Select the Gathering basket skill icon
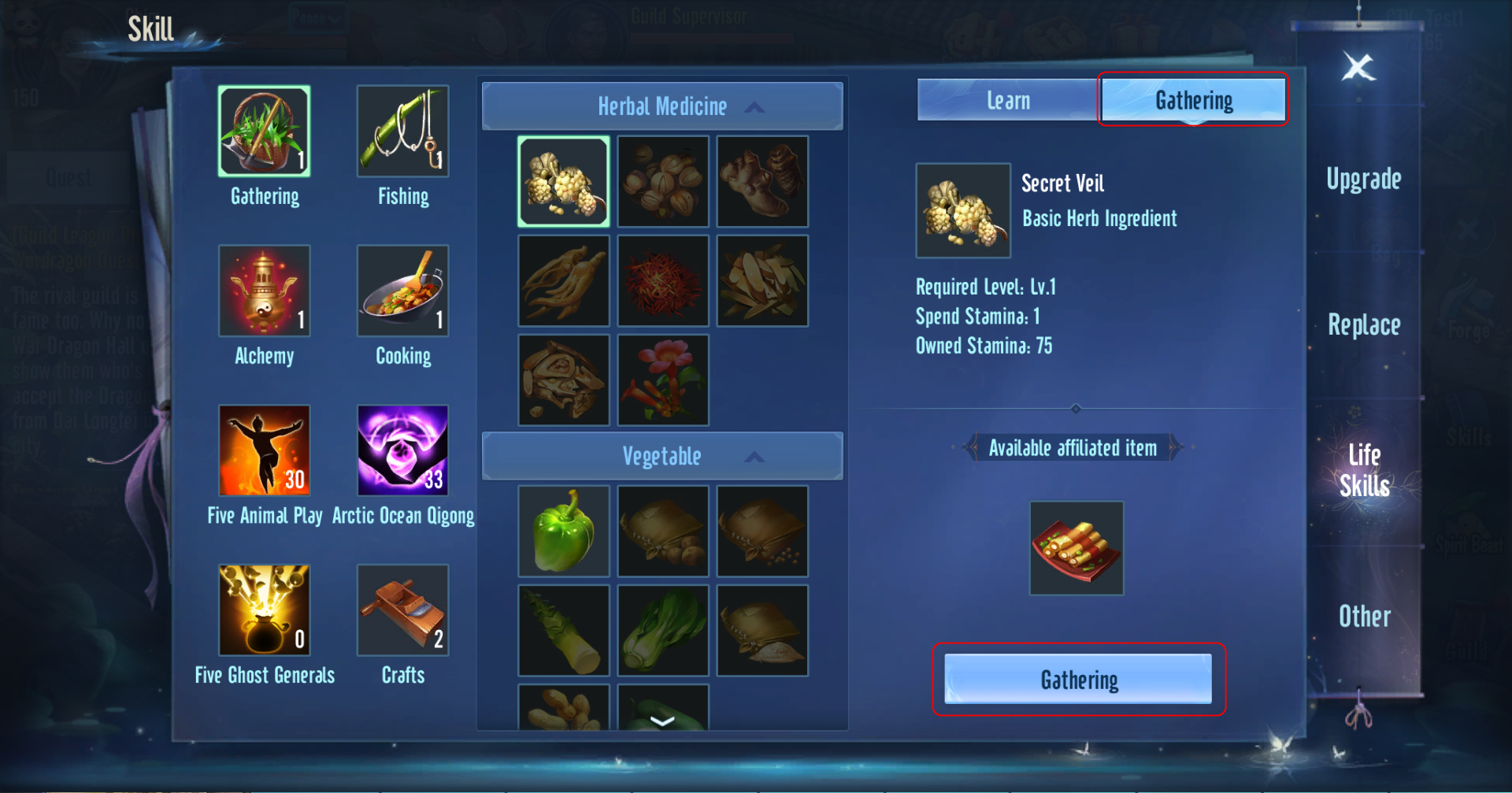The width and height of the screenshot is (1512, 793). point(265,132)
